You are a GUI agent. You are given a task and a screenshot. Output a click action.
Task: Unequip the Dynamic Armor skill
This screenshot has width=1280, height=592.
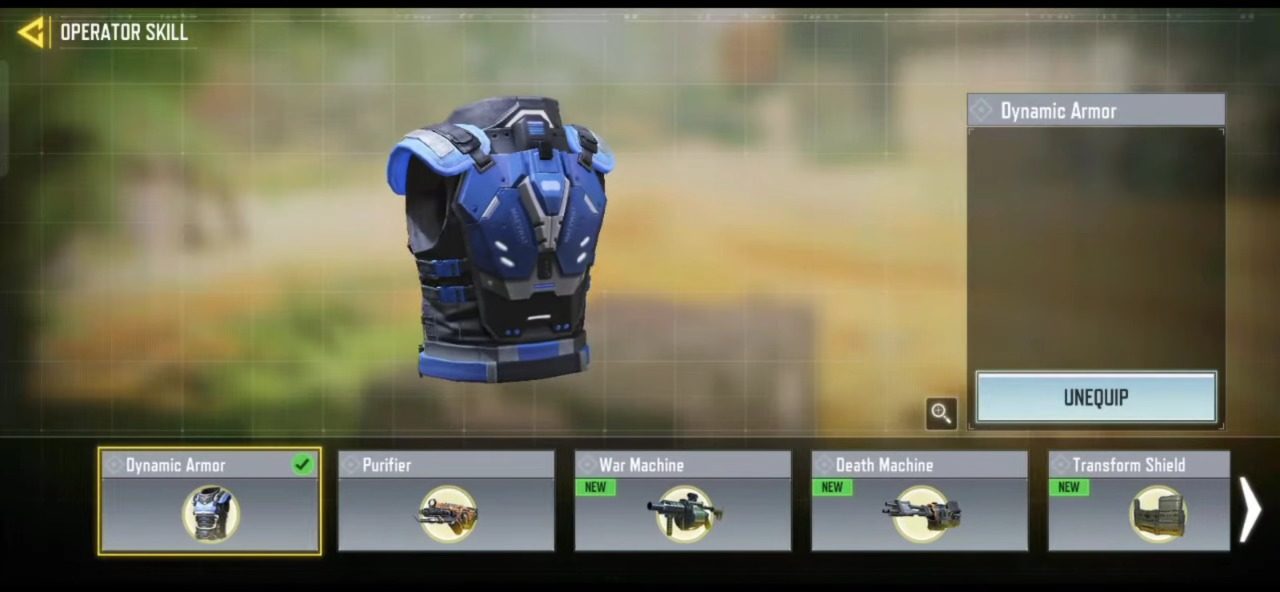pos(1096,398)
